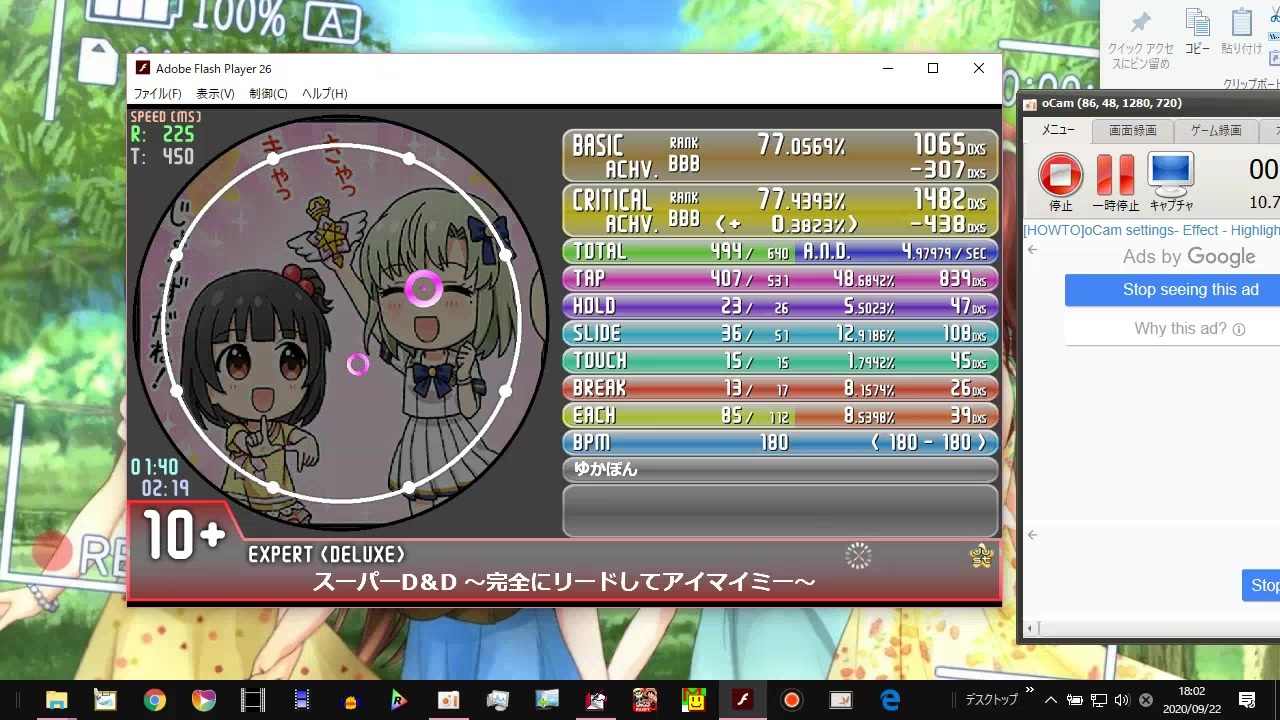Image resolution: width=1280 pixels, height=720 pixels.
Task: Open Microsoft Edge from the taskbar
Action: pos(889,699)
